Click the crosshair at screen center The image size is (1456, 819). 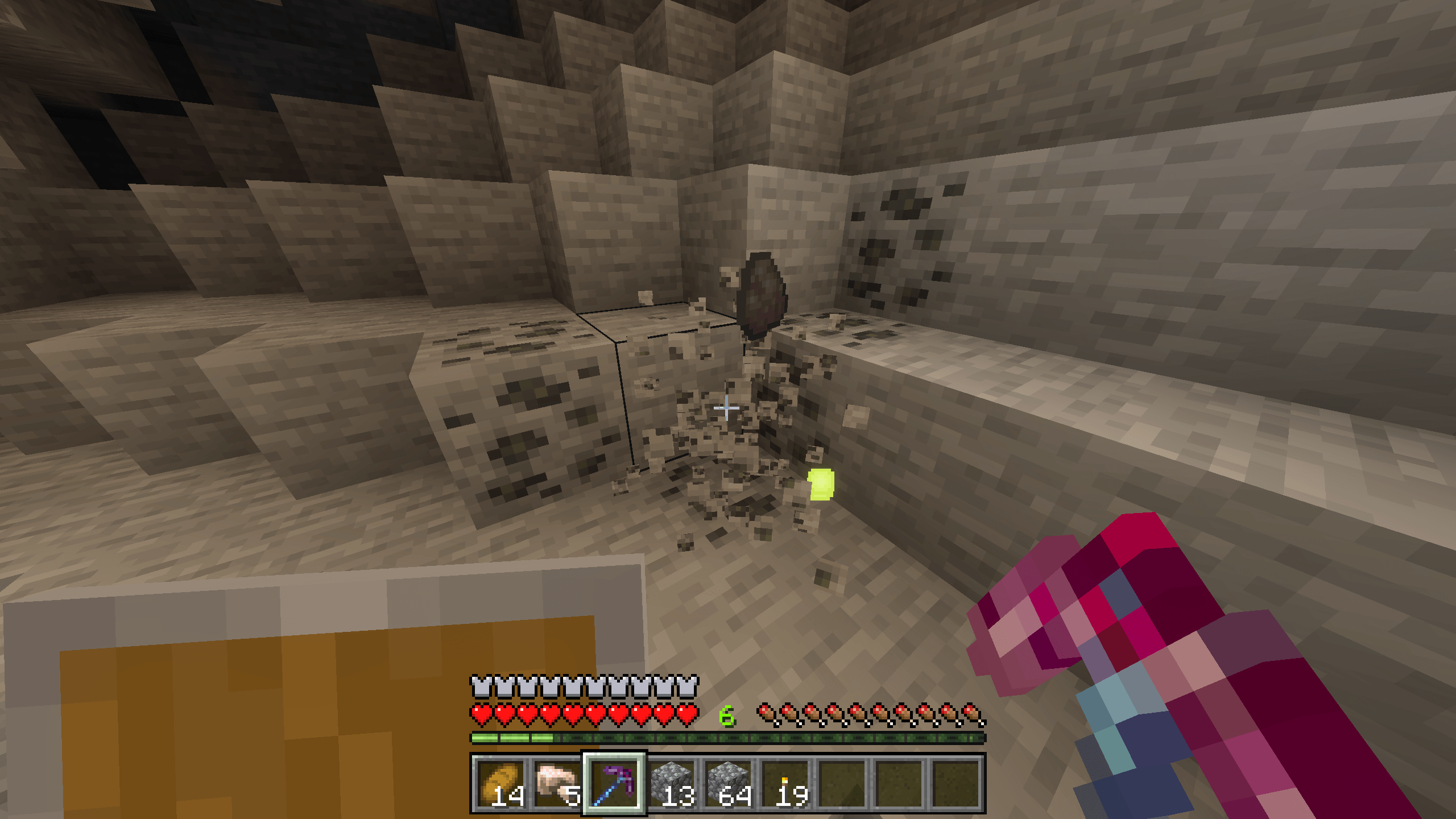click(728, 408)
